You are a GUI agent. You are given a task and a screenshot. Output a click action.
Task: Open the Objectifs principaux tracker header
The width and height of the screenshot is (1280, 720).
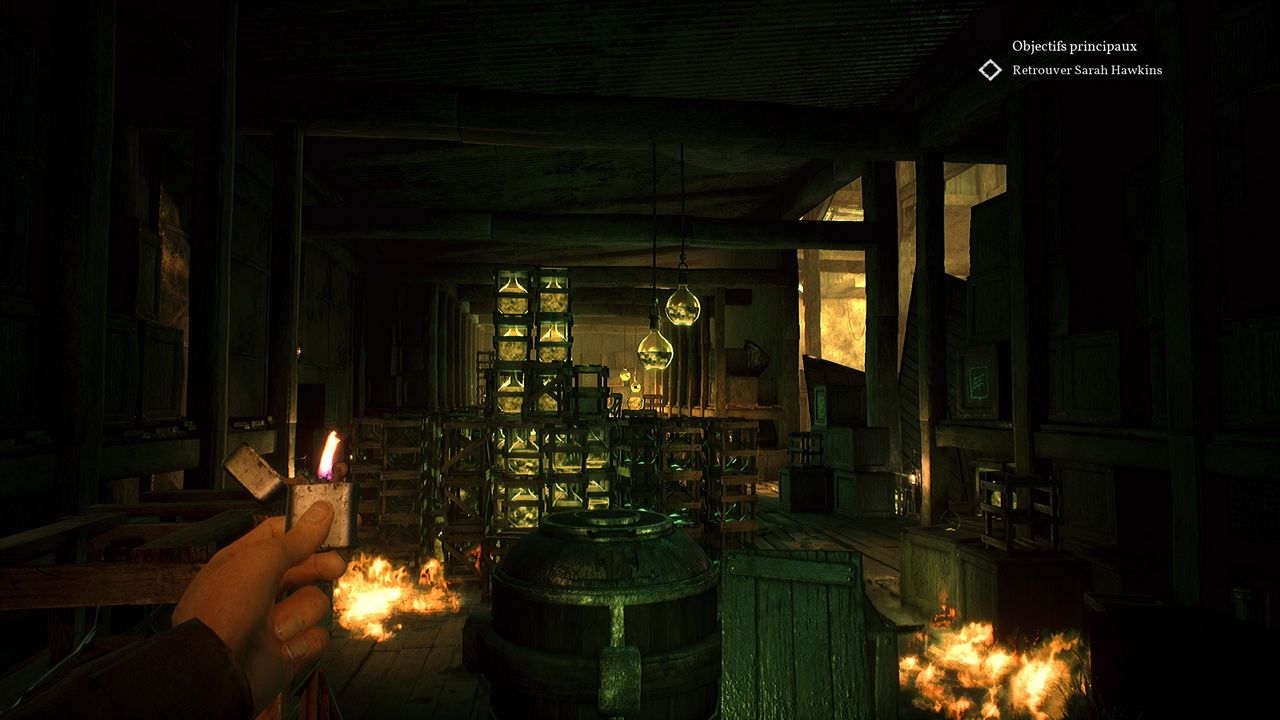pos(1074,46)
